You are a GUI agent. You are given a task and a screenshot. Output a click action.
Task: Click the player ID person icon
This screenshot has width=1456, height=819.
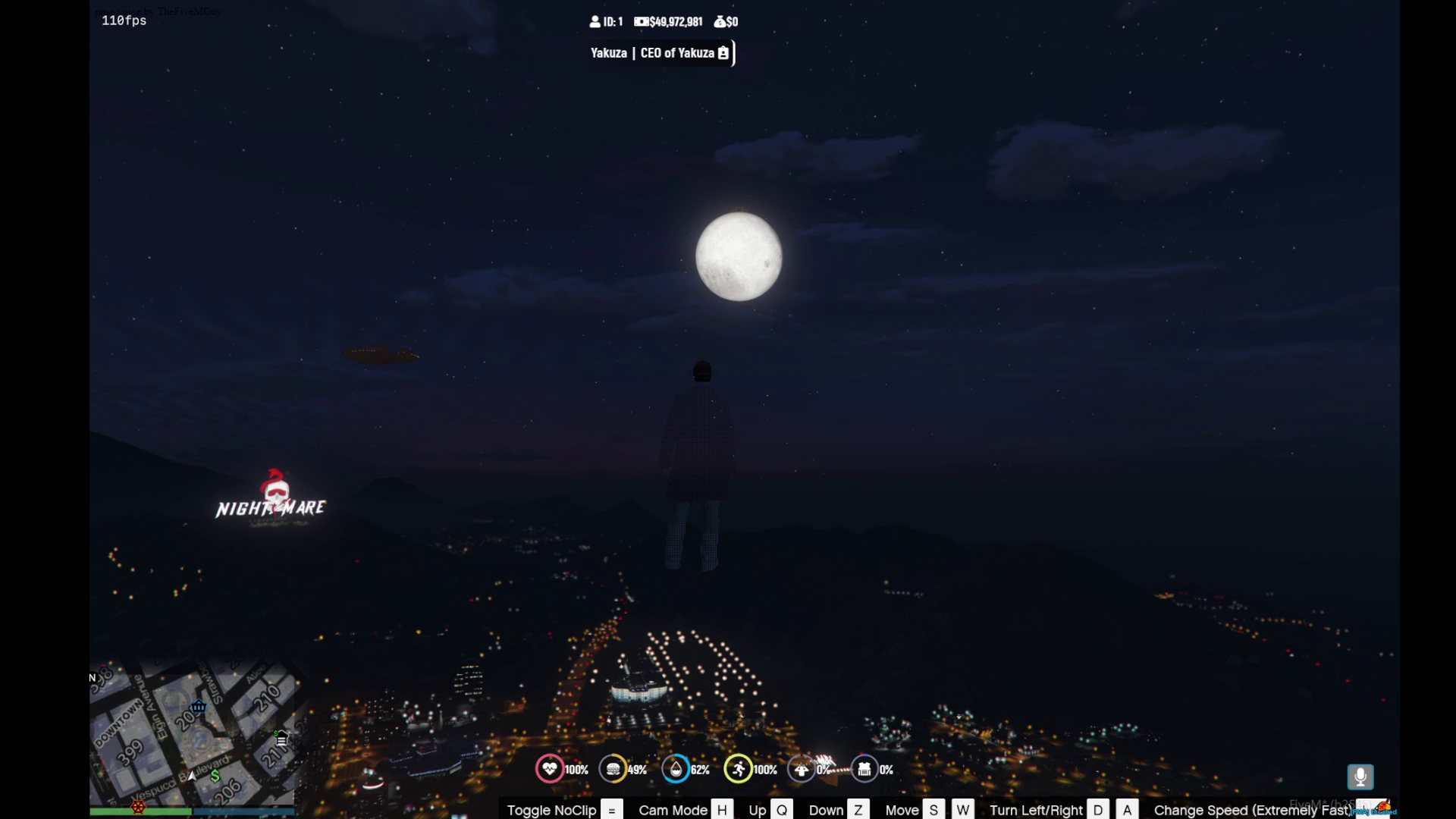[x=596, y=22]
